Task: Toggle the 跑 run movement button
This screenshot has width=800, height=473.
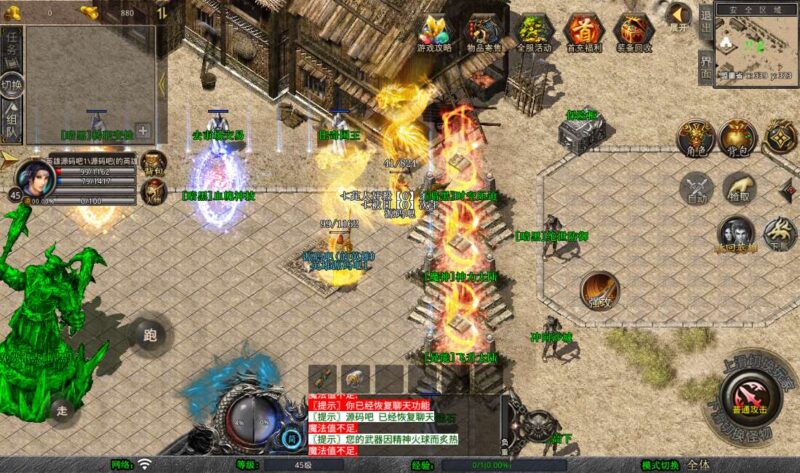Action: [x=151, y=335]
